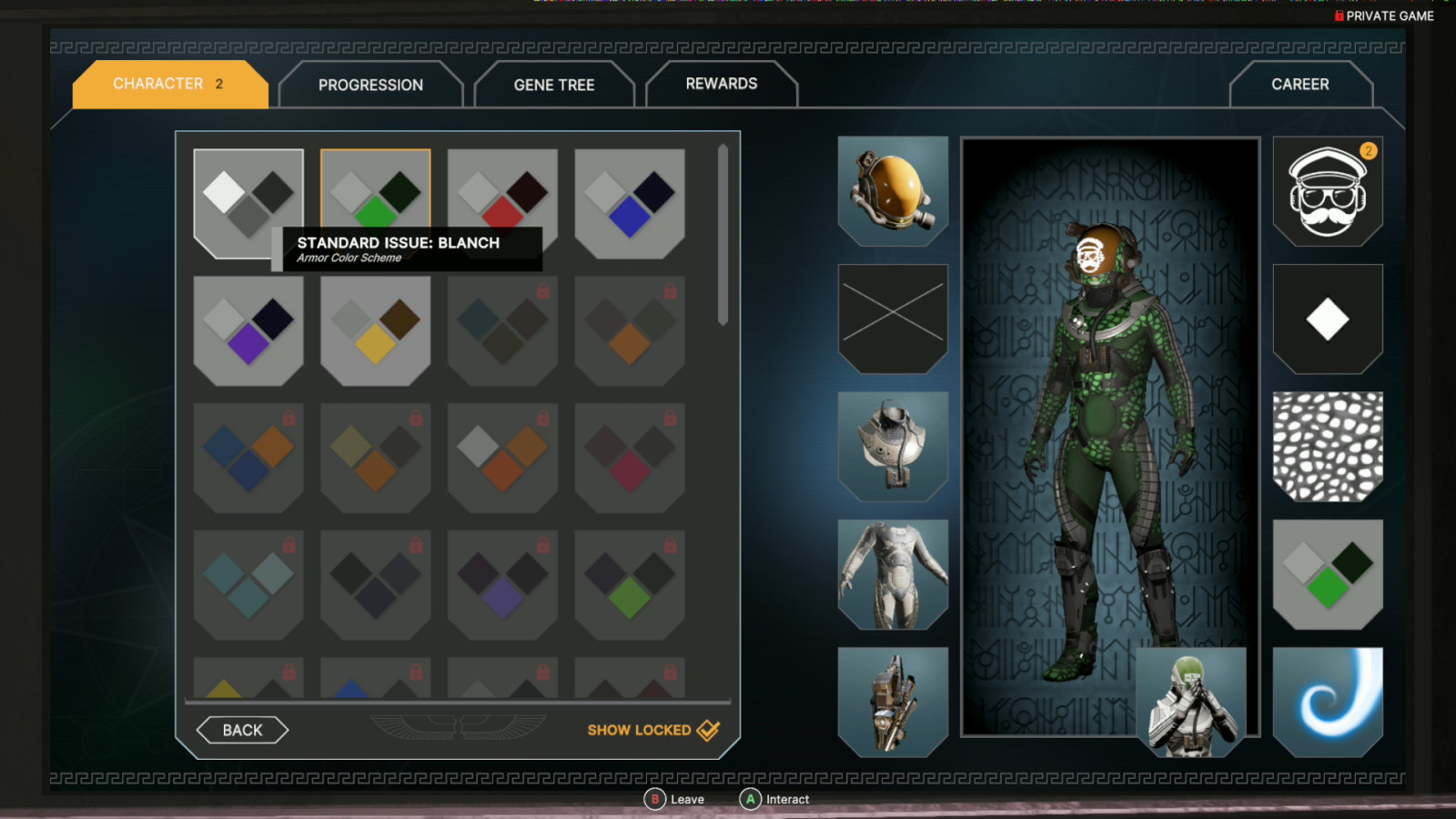Choose the mustached captain emblem icon
This screenshot has height=819, width=1456.
pos(1327,191)
